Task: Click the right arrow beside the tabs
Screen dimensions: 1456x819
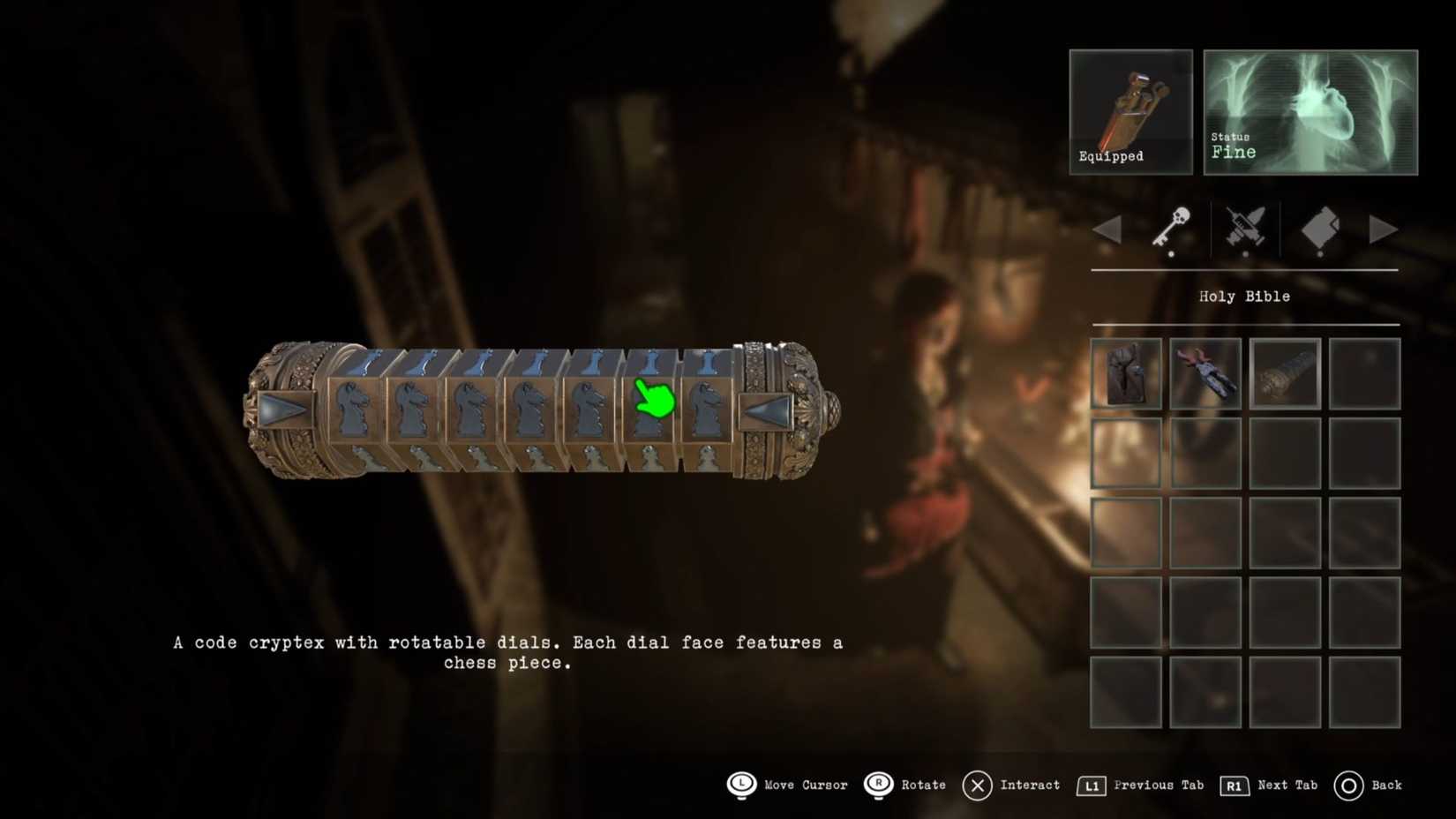Action: 1383,229
